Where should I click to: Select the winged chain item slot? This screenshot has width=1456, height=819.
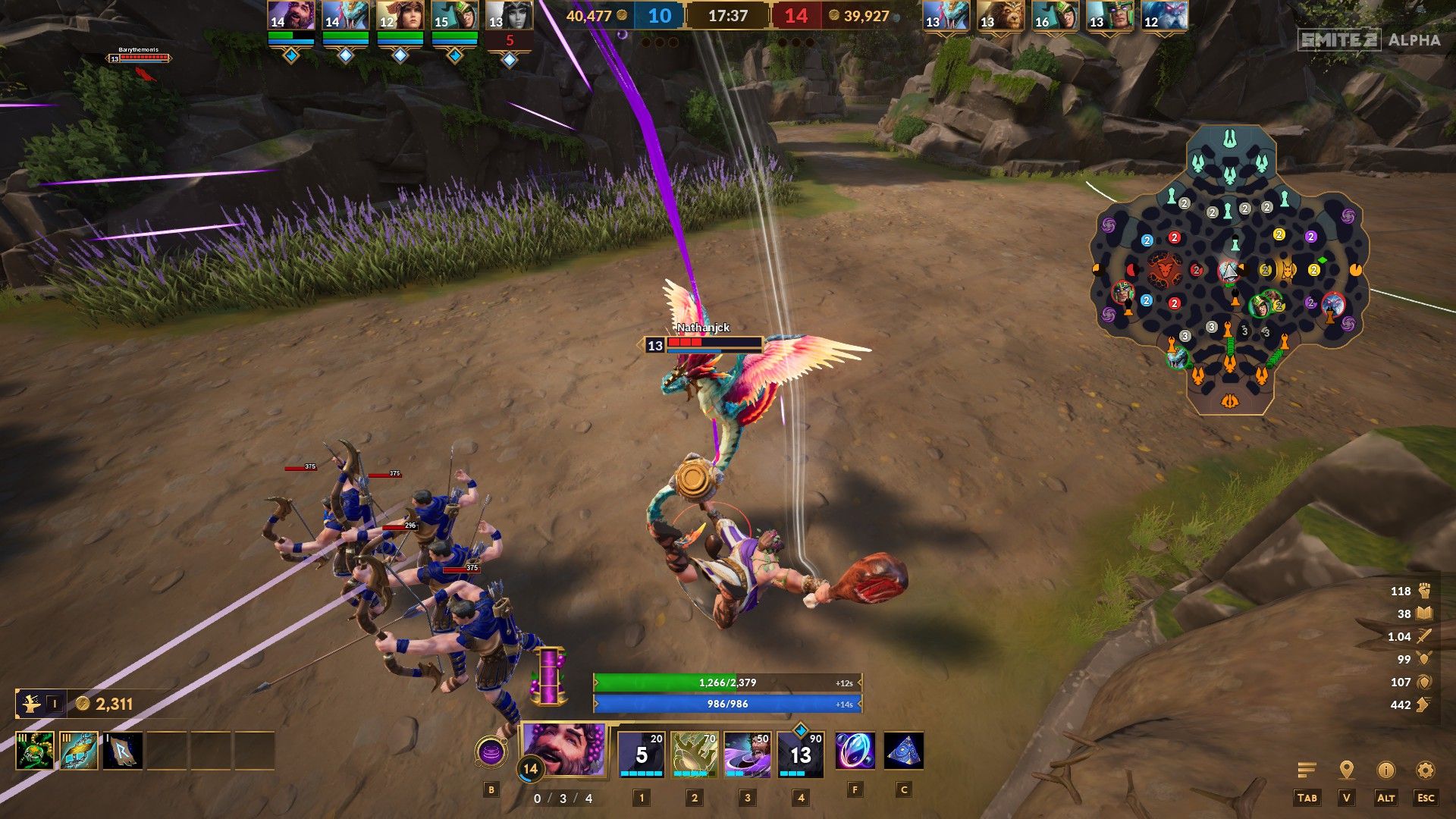pos(79,750)
